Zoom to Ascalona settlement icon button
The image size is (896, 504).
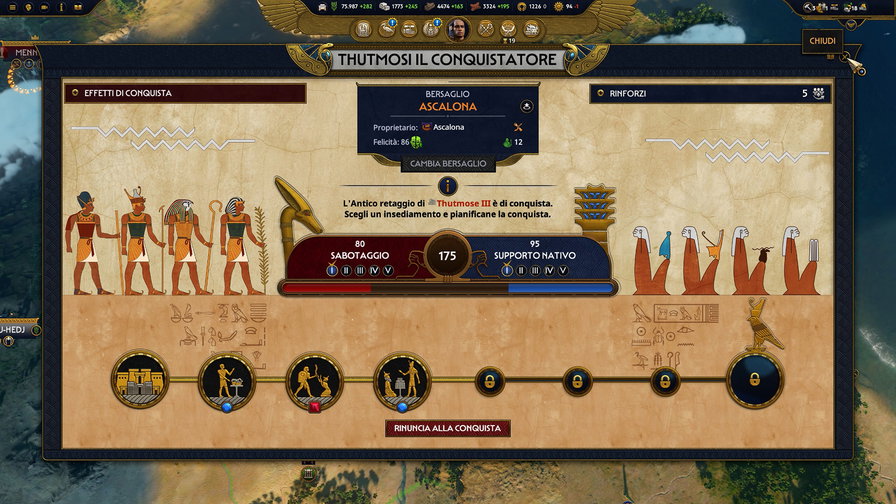click(528, 106)
